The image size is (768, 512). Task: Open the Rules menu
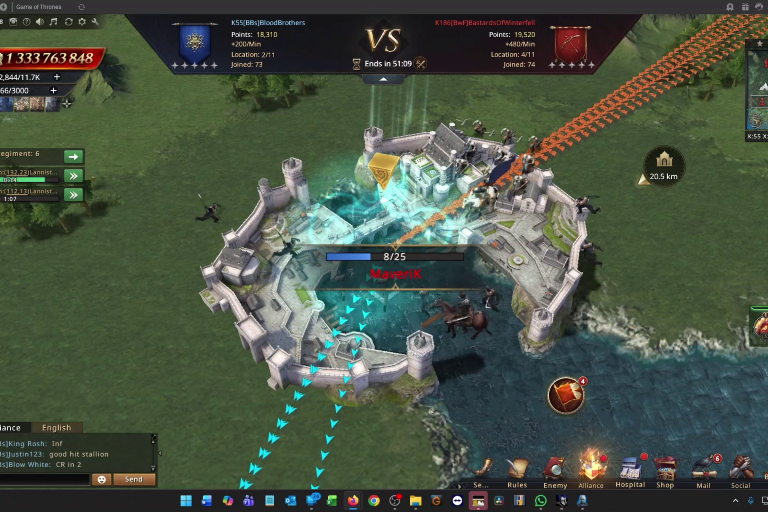point(517,470)
